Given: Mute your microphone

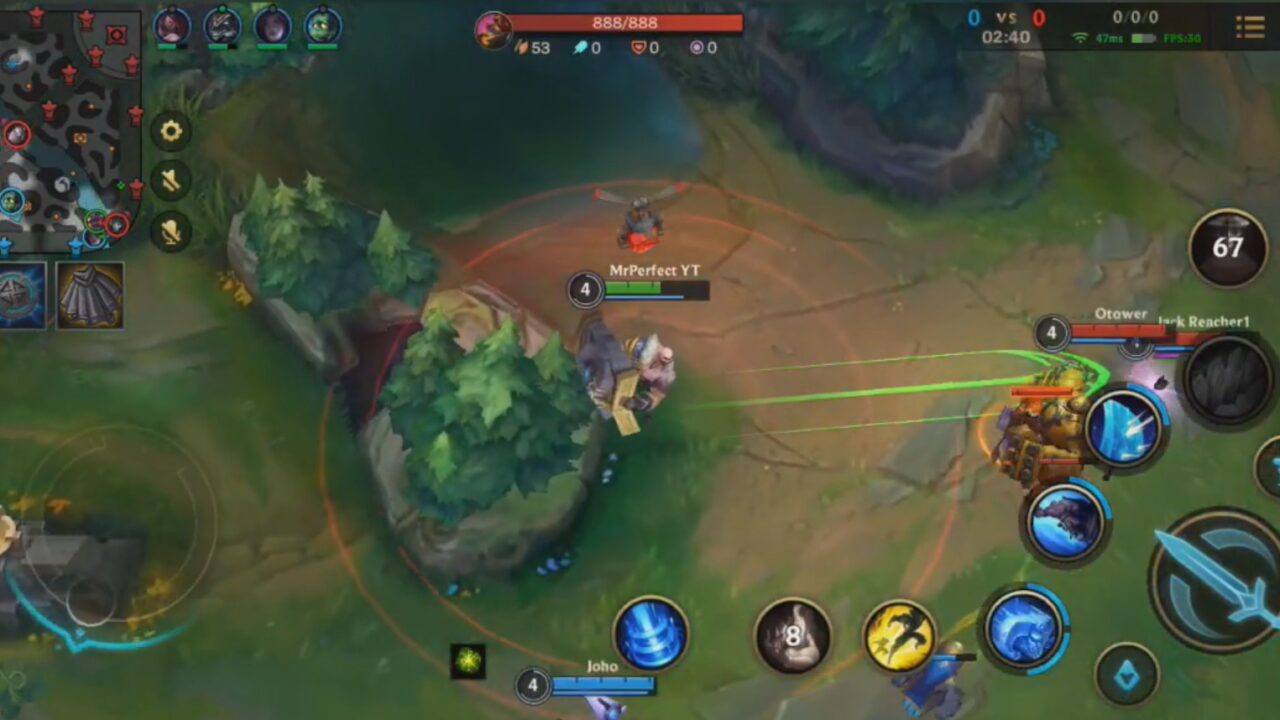Looking at the screenshot, I should (x=170, y=233).
